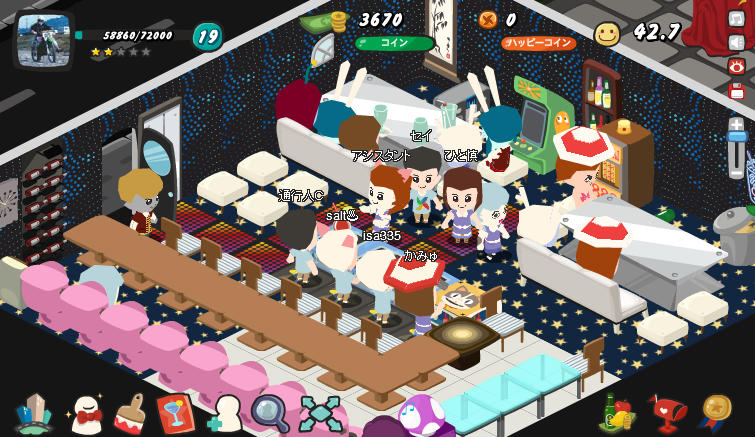Image resolution: width=755 pixels, height=437 pixels.
Task: Toggle the sound effects speaker button
Action: pos(737,42)
